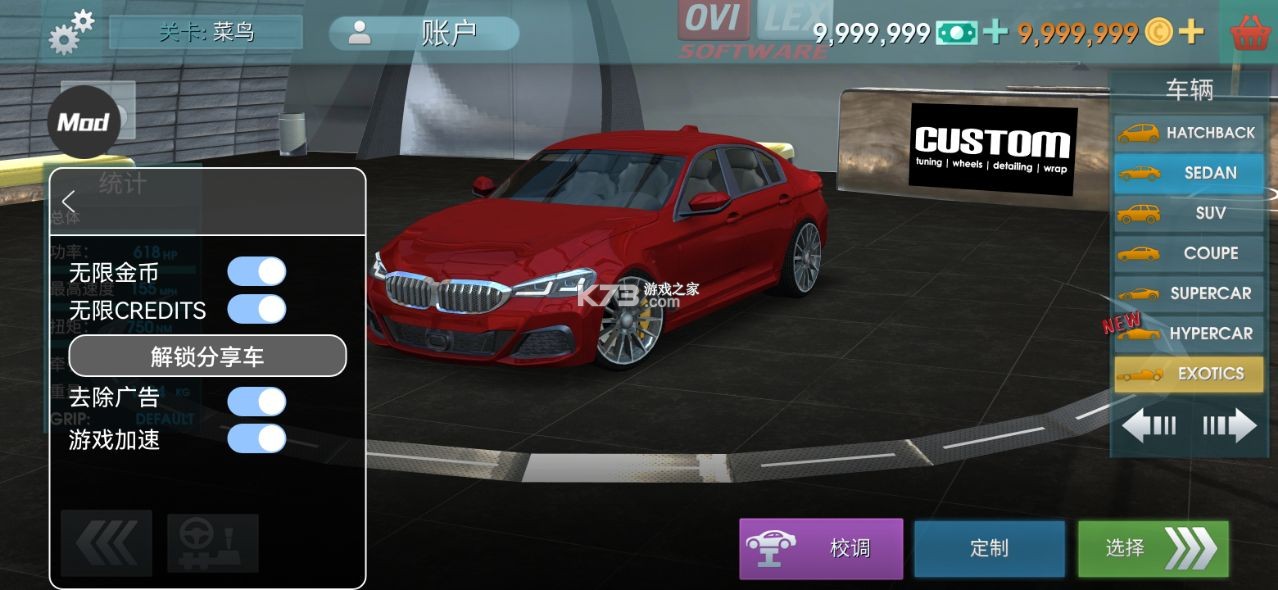The width and height of the screenshot is (1278, 590).
Task: Confirm the car with 选择 button
Action: tap(1153, 548)
